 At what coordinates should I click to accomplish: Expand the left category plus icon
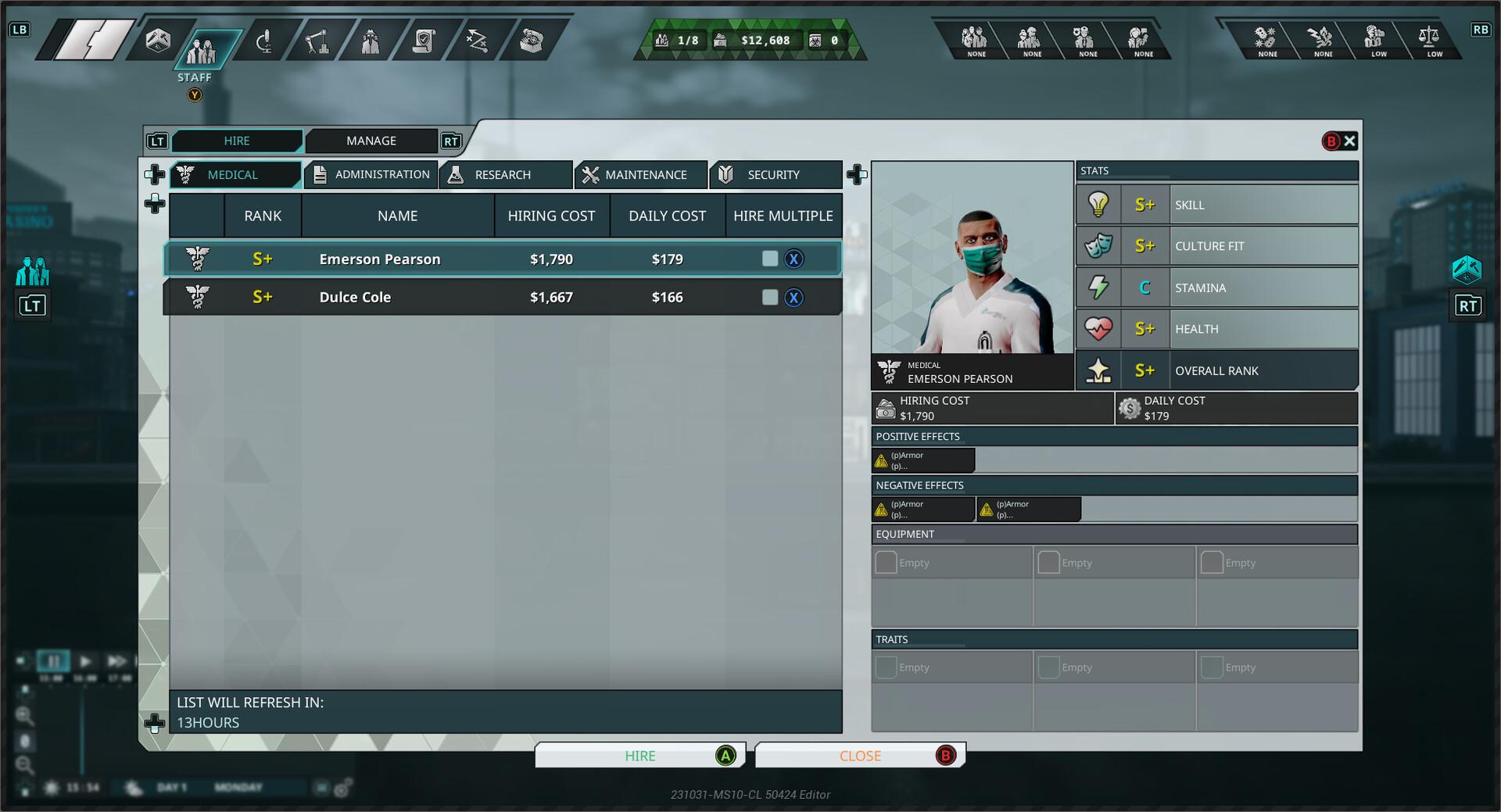[155, 175]
